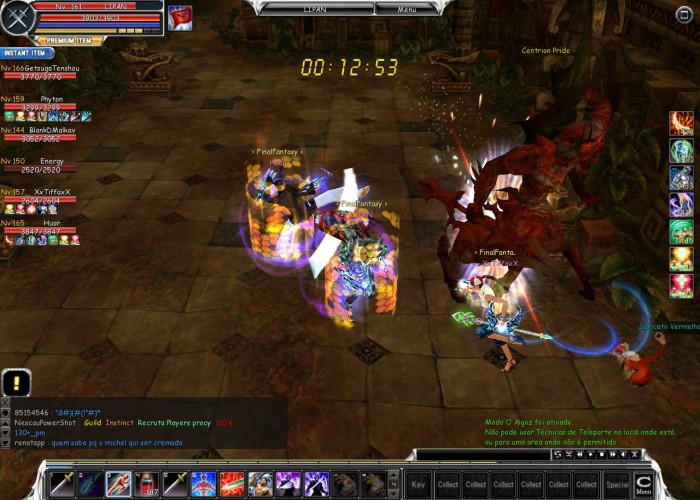Open the Menu button on top bar
Screen dimensions: 700x500
pyautogui.click(x=407, y=9)
